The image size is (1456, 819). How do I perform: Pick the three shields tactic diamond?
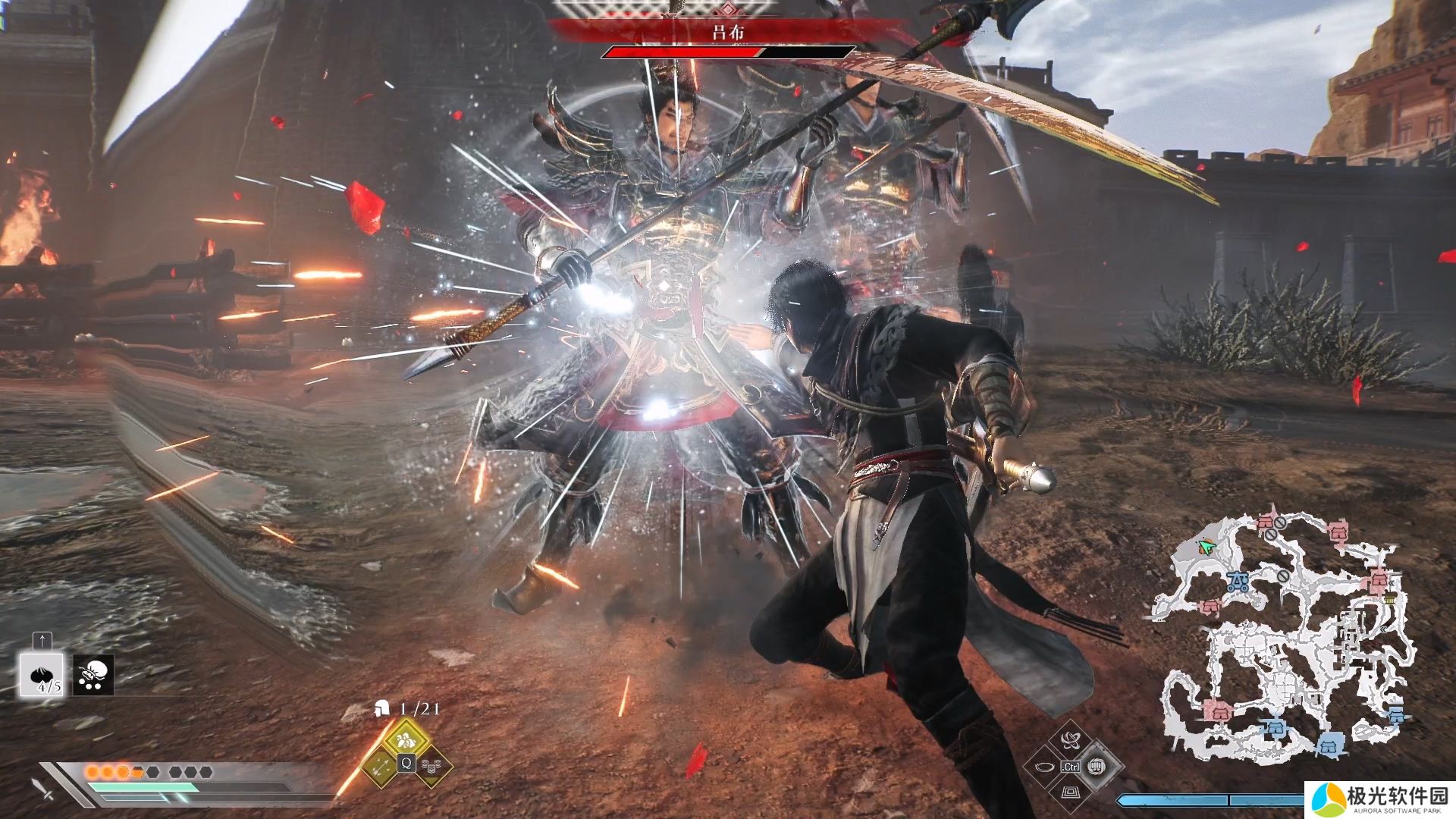(431, 766)
